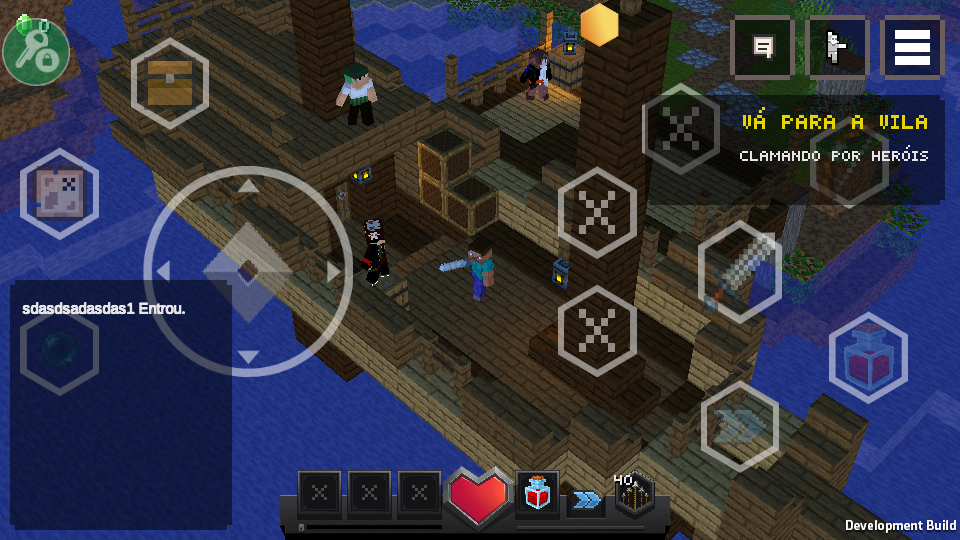Select the red potion hotbar slot
This screenshot has height=540, width=960.
(538, 493)
